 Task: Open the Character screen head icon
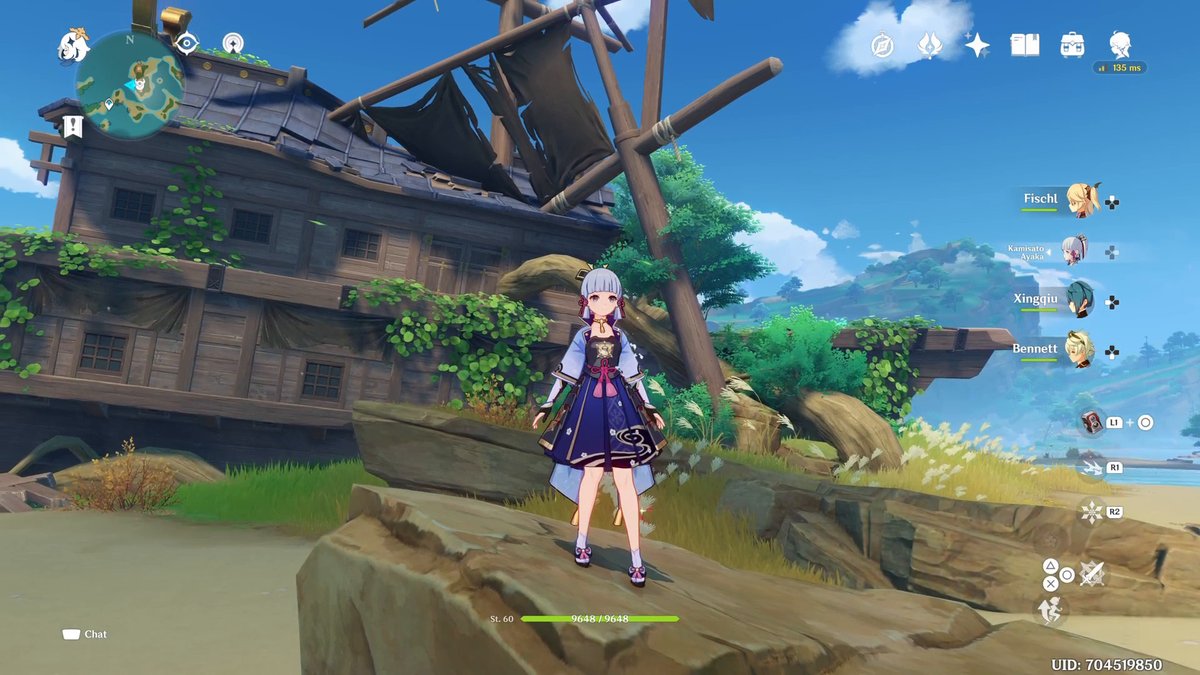click(1120, 44)
